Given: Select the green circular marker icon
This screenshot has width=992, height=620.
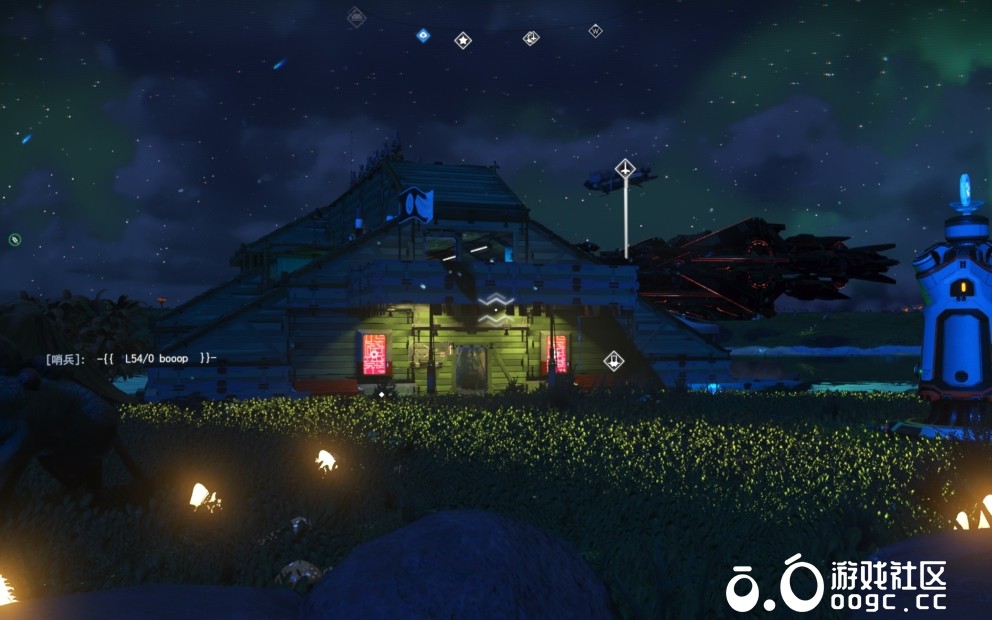Looking at the screenshot, I should [15, 239].
